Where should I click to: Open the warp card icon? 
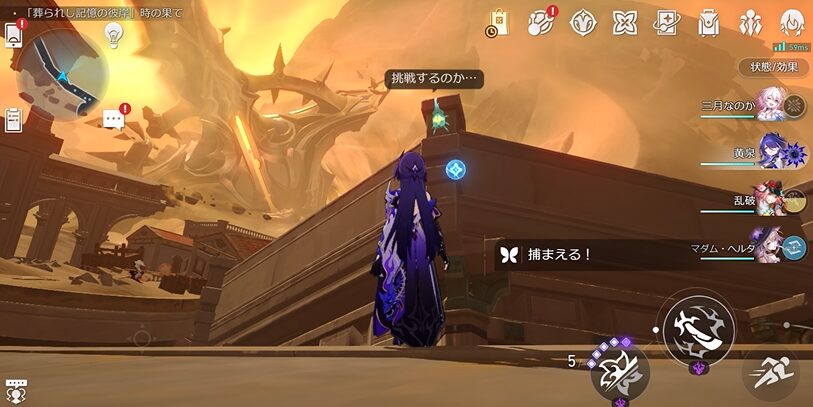click(666, 22)
